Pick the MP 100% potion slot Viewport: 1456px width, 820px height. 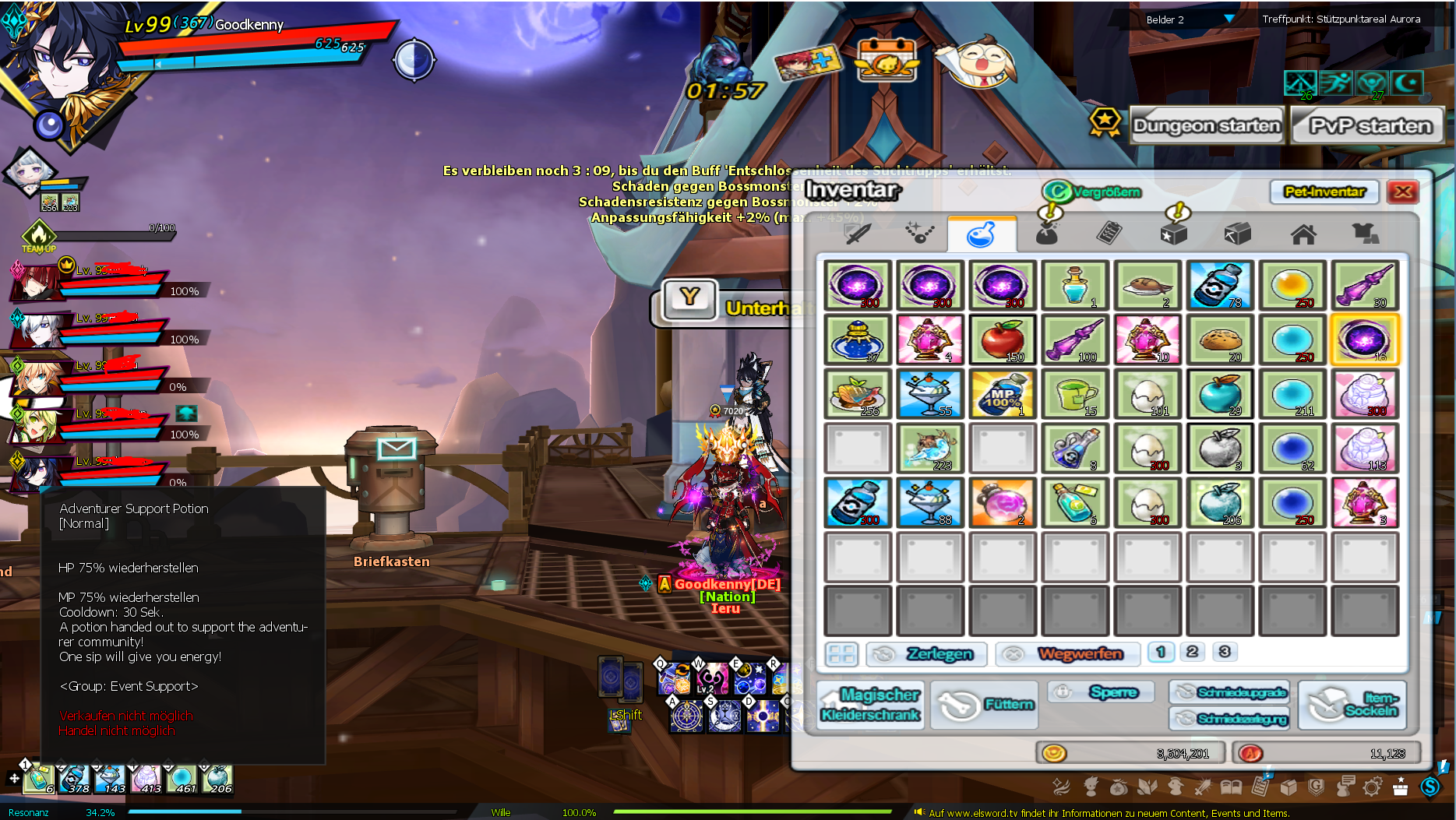(1003, 395)
